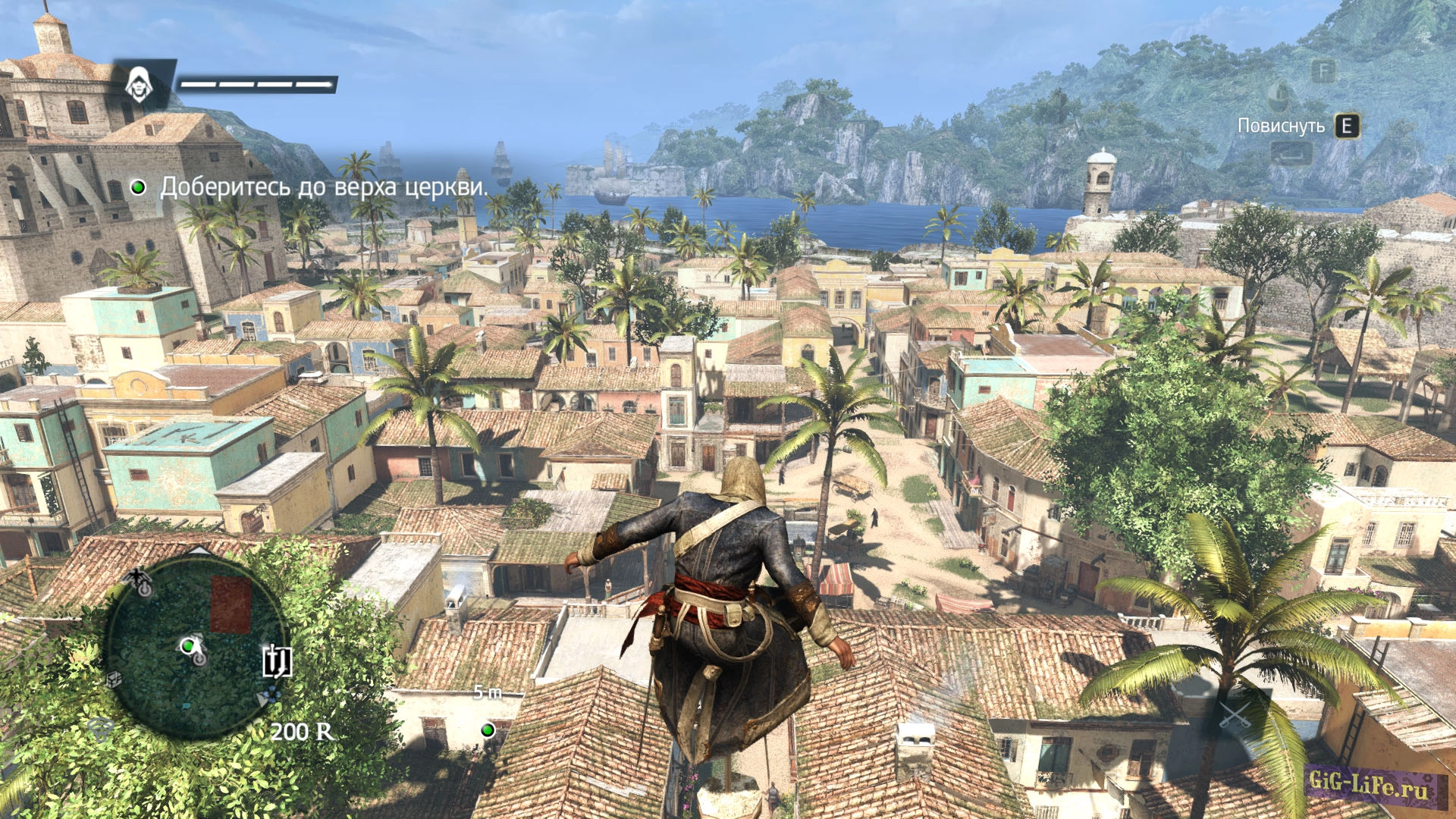Select the crossed swords weapon icon
This screenshot has height=819, width=1456.
pos(1234,717)
